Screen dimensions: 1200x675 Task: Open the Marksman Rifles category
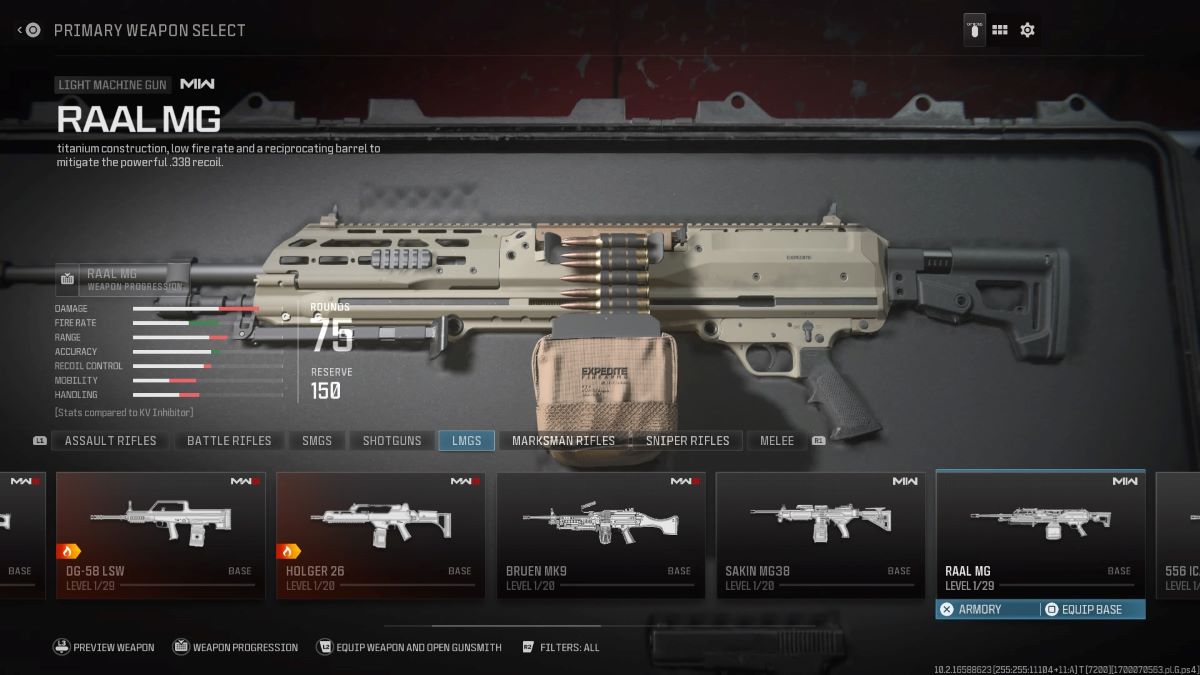[x=563, y=440]
